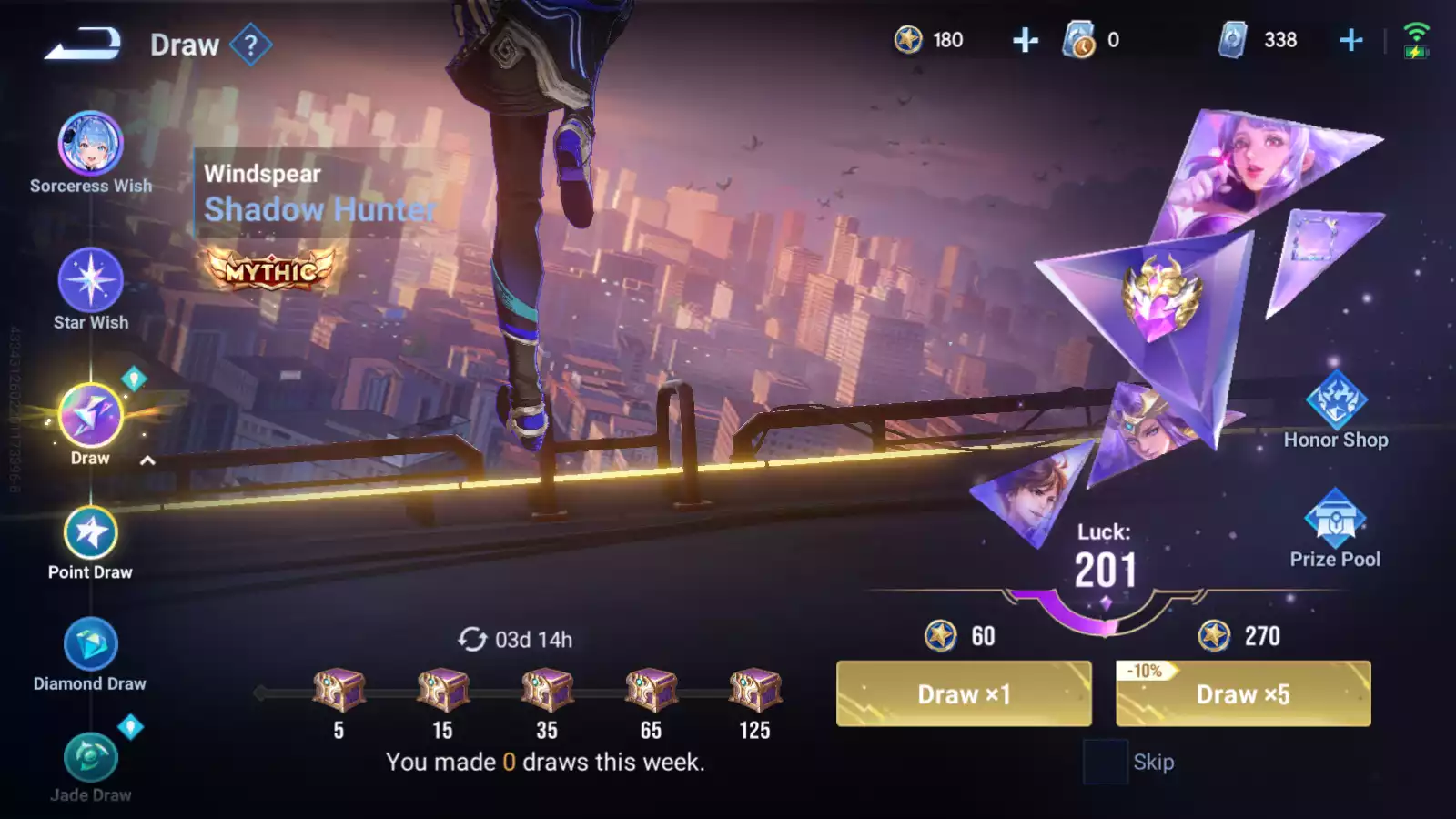
Task: Tap the 125-draw reward chest
Action: (754, 691)
